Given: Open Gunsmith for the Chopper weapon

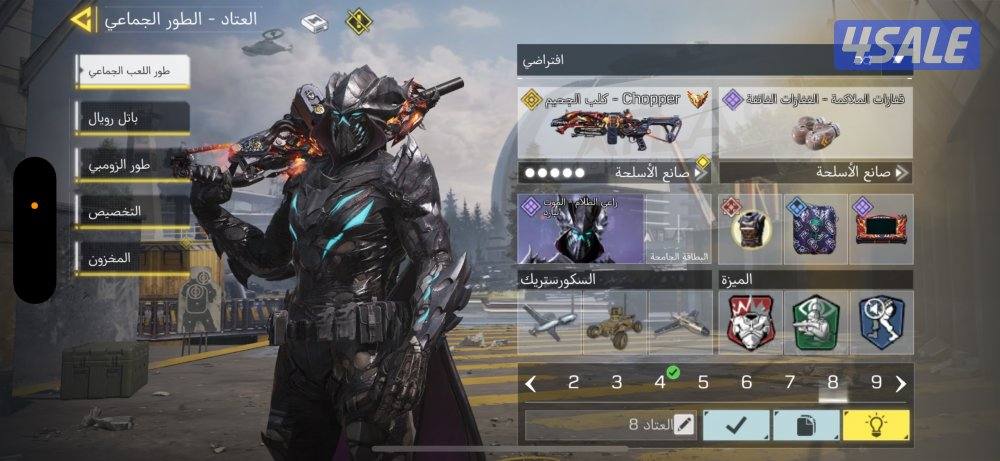Looking at the screenshot, I should tap(615, 172).
